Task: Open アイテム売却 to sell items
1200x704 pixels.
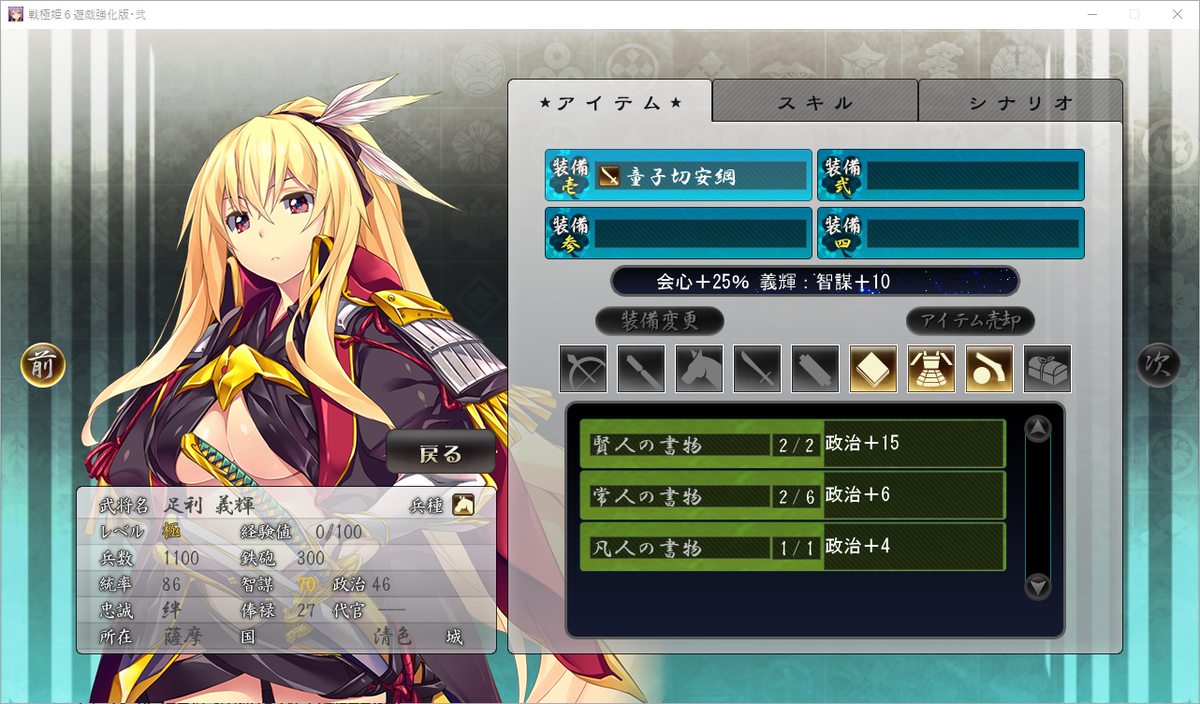Action: (970, 321)
